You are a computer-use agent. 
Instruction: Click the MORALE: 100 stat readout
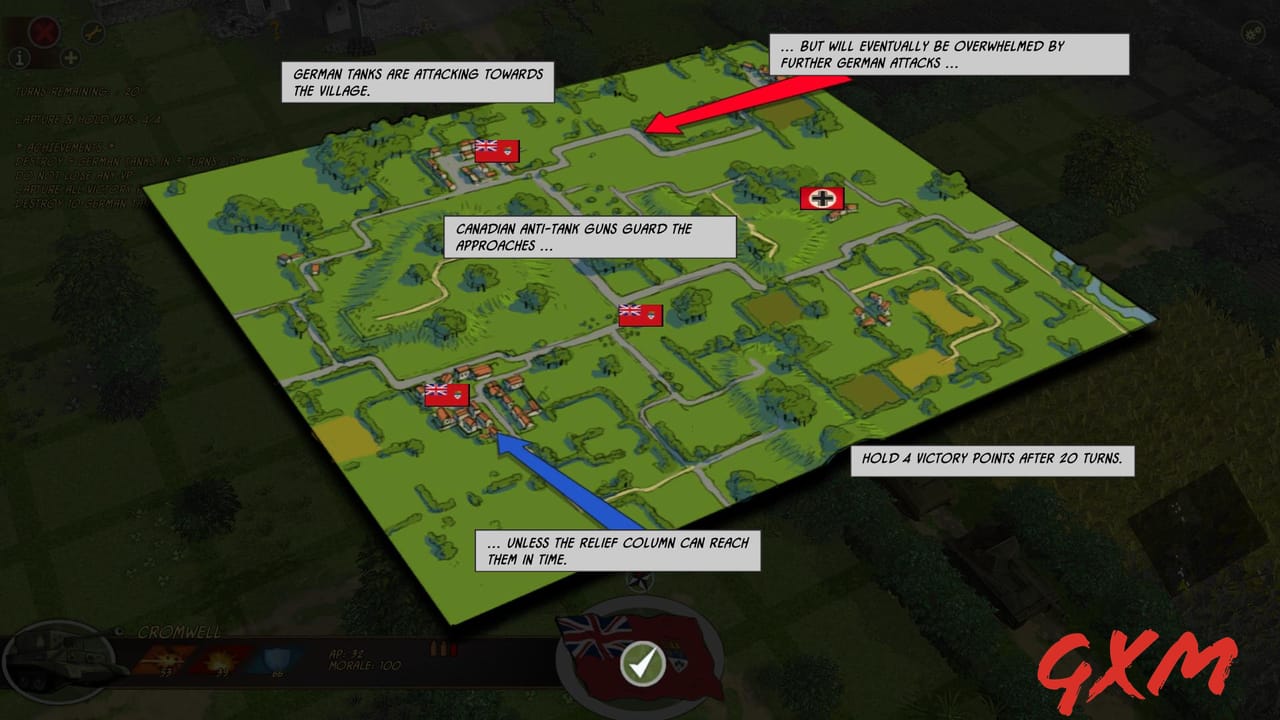(366, 664)
